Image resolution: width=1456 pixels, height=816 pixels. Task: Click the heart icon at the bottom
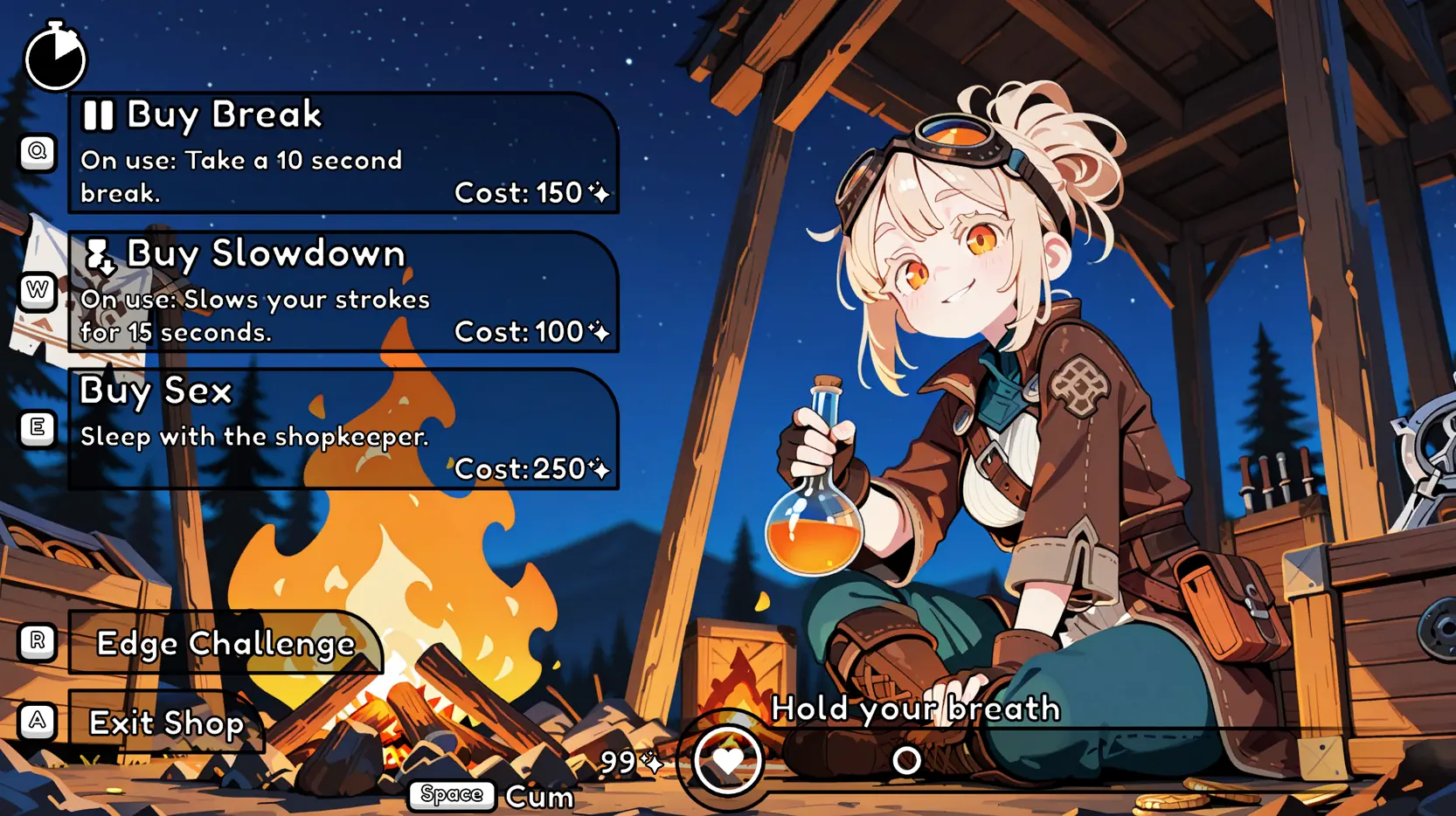pyautogui.click(x=727, y=761)
